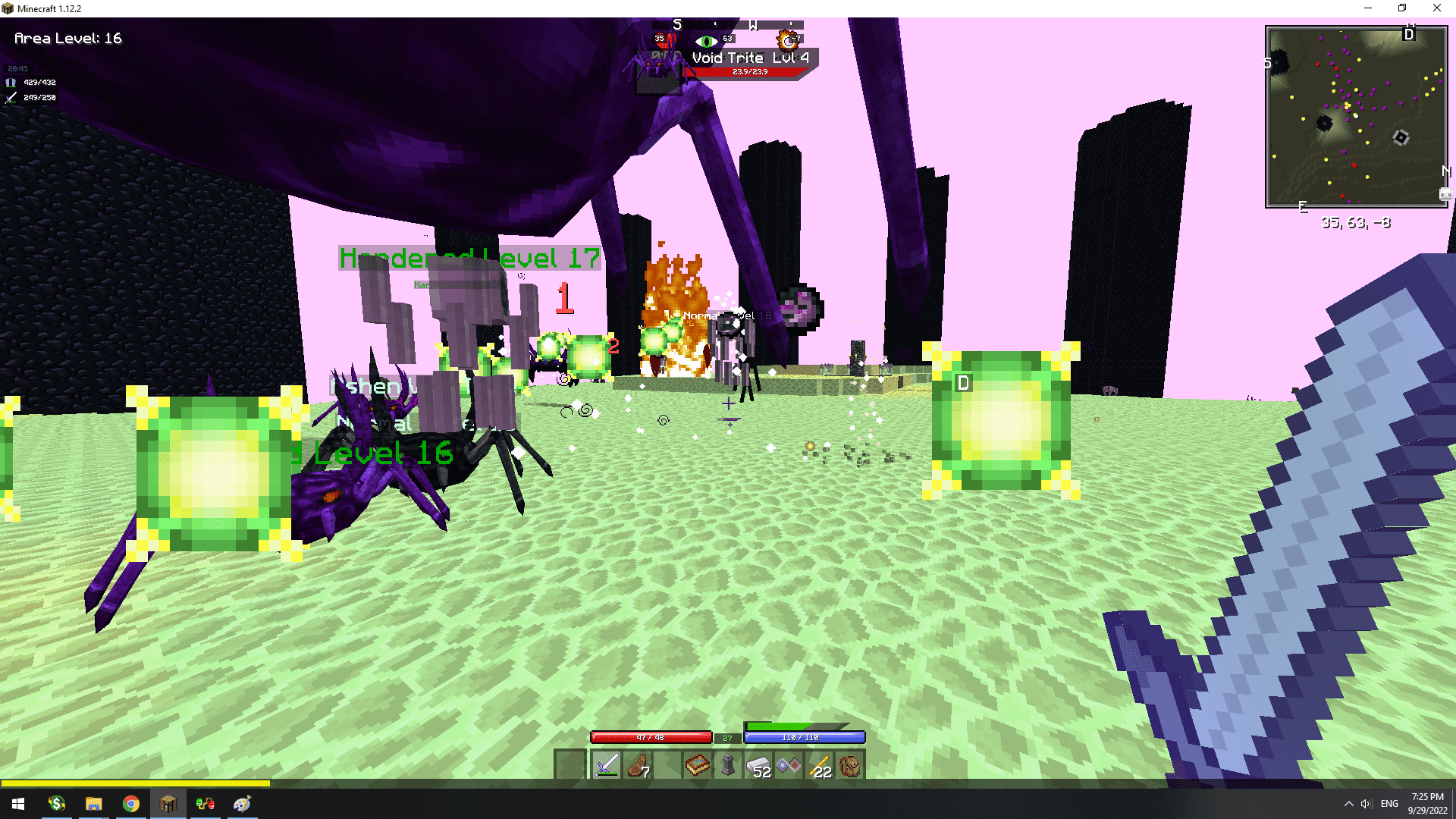
Task: Open the enchanted book in the hotbar
Action: coord(697,765)
